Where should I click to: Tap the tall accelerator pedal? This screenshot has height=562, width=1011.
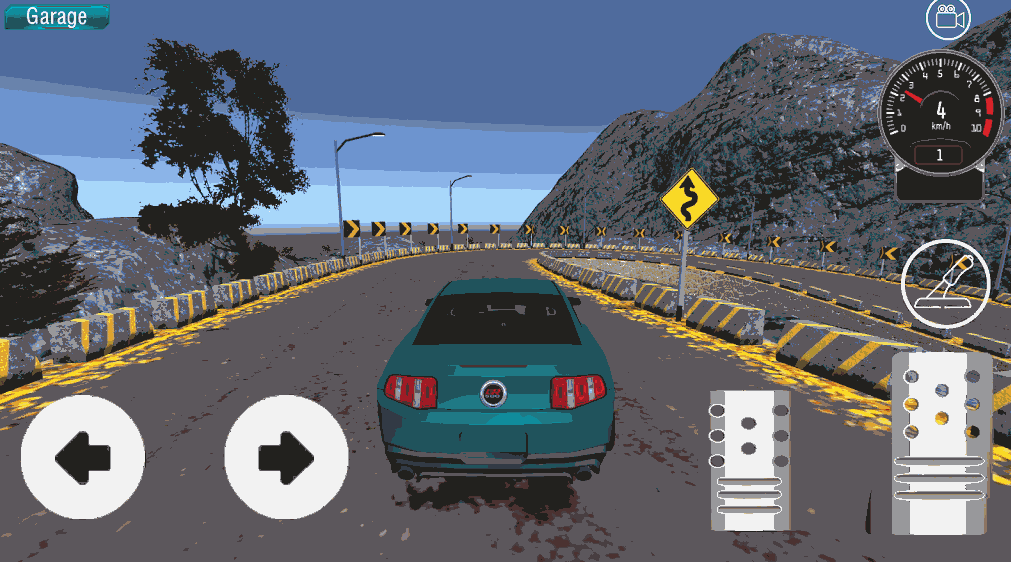pos(941,442)
